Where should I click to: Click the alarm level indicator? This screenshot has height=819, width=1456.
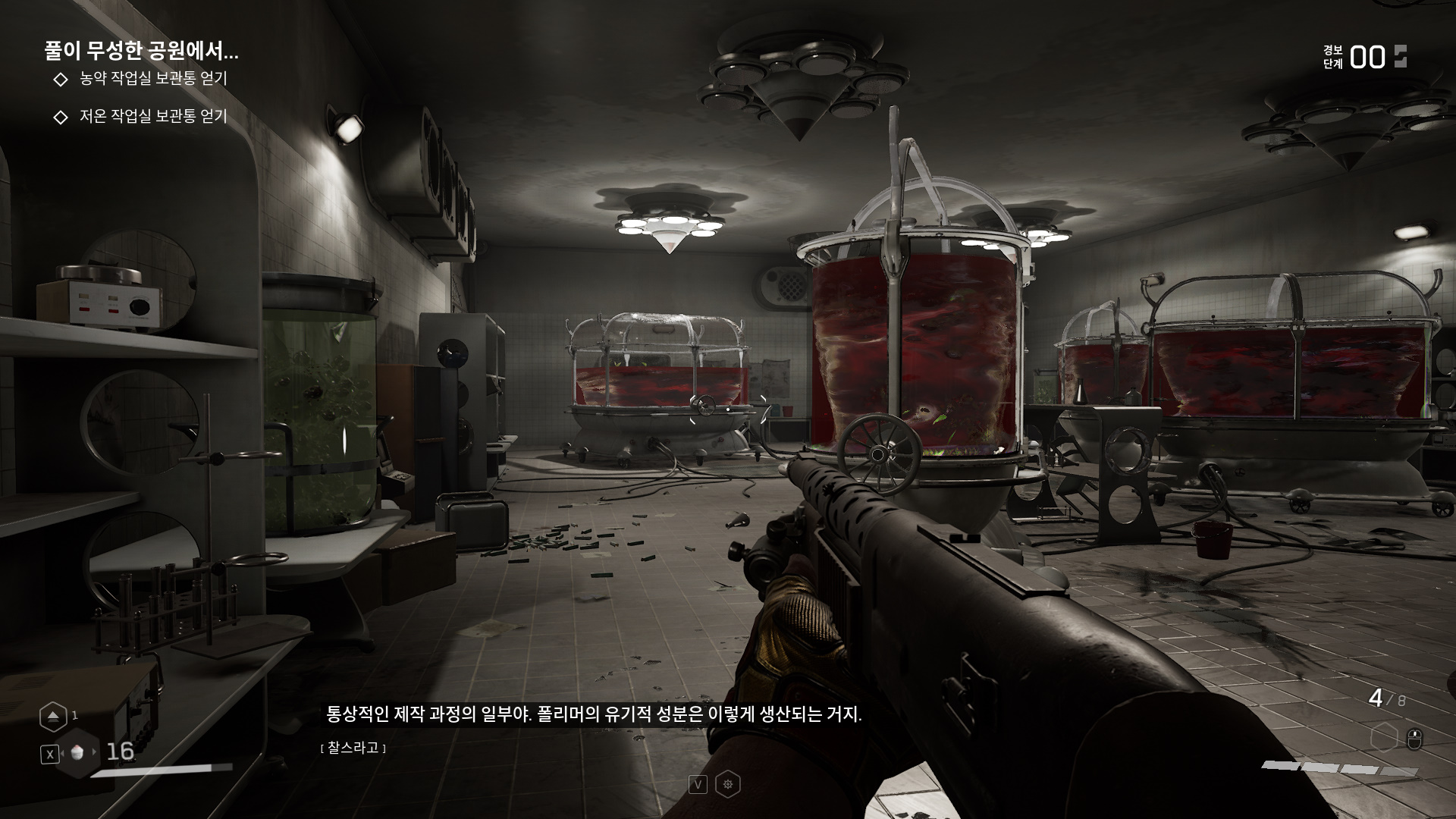[x=1367, y=58]
